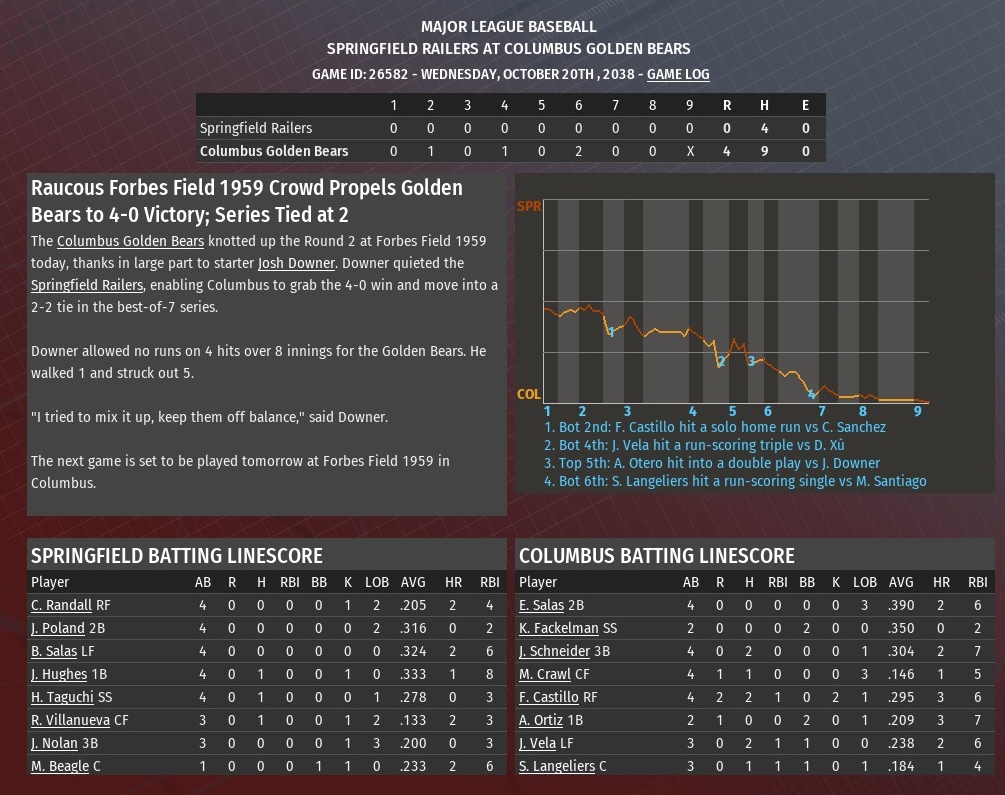View M. Beagle's player page
This screenshot has width=1005, height=795.
[x=59, y=766]
